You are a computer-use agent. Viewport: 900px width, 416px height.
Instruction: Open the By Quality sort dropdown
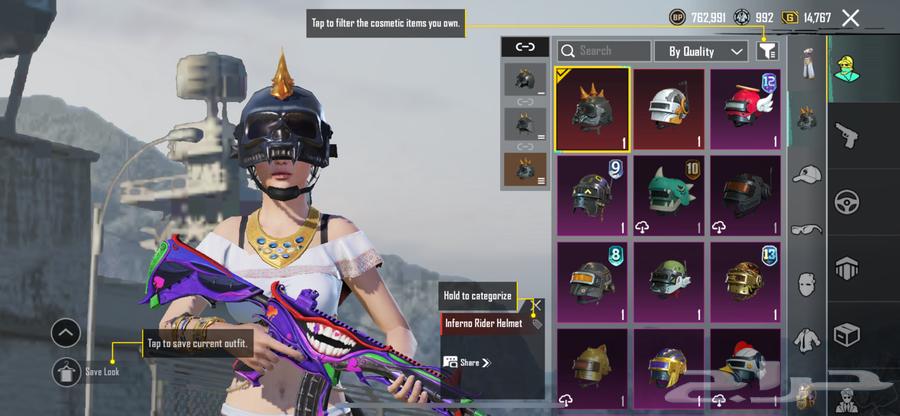click(x=700, y=50)
